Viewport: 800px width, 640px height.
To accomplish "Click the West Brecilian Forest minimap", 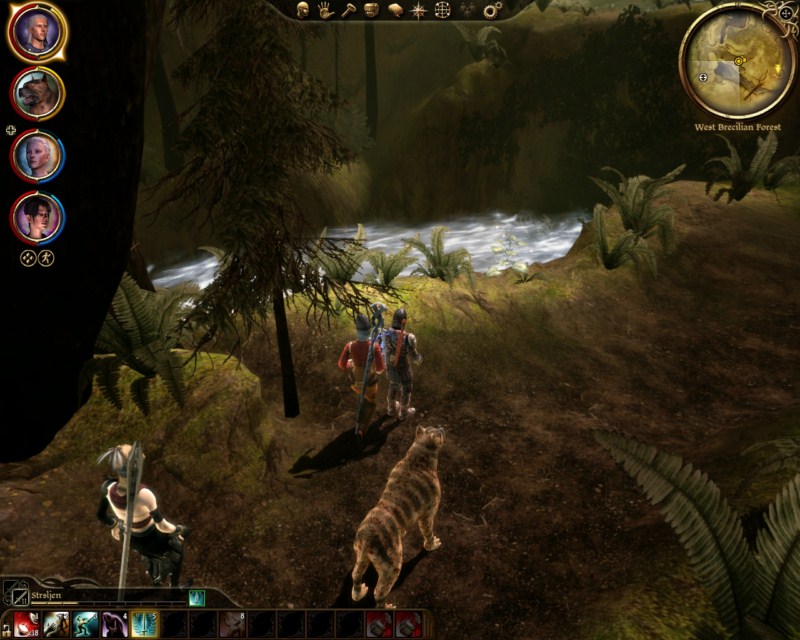I will (x=737, y=62).
